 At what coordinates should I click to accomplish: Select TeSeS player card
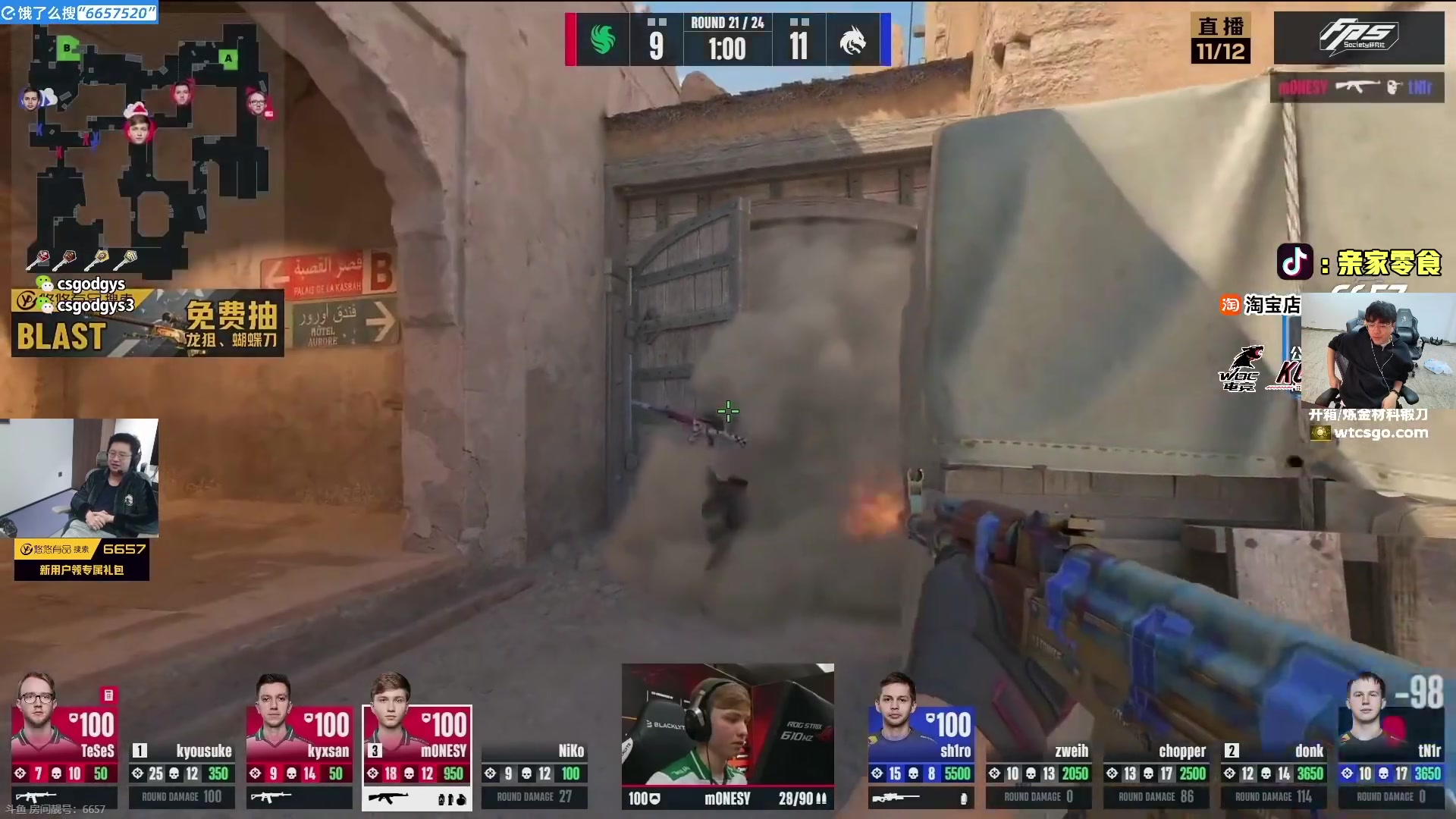[x=64, y=741]
